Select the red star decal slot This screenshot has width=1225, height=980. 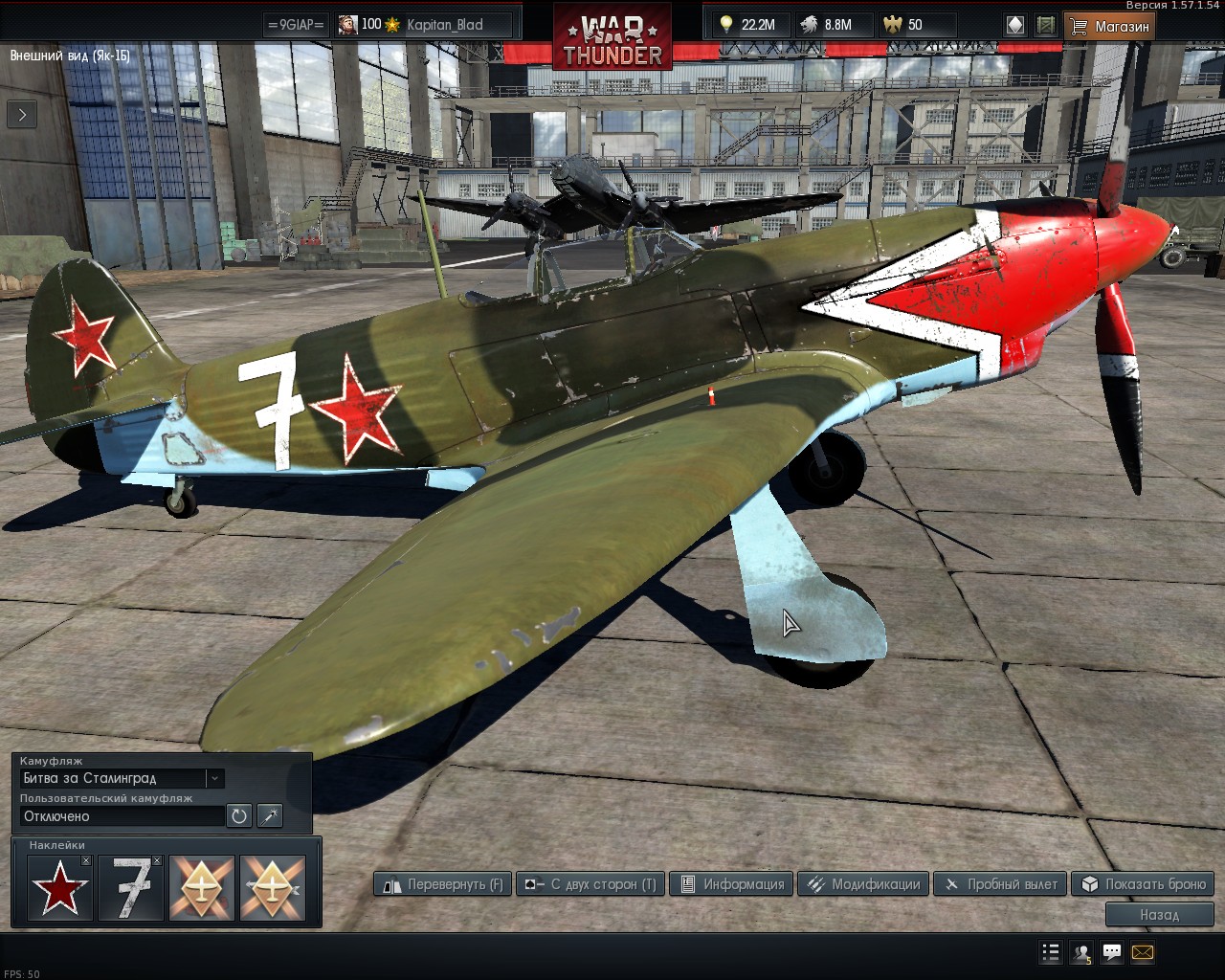pos(59,889)
